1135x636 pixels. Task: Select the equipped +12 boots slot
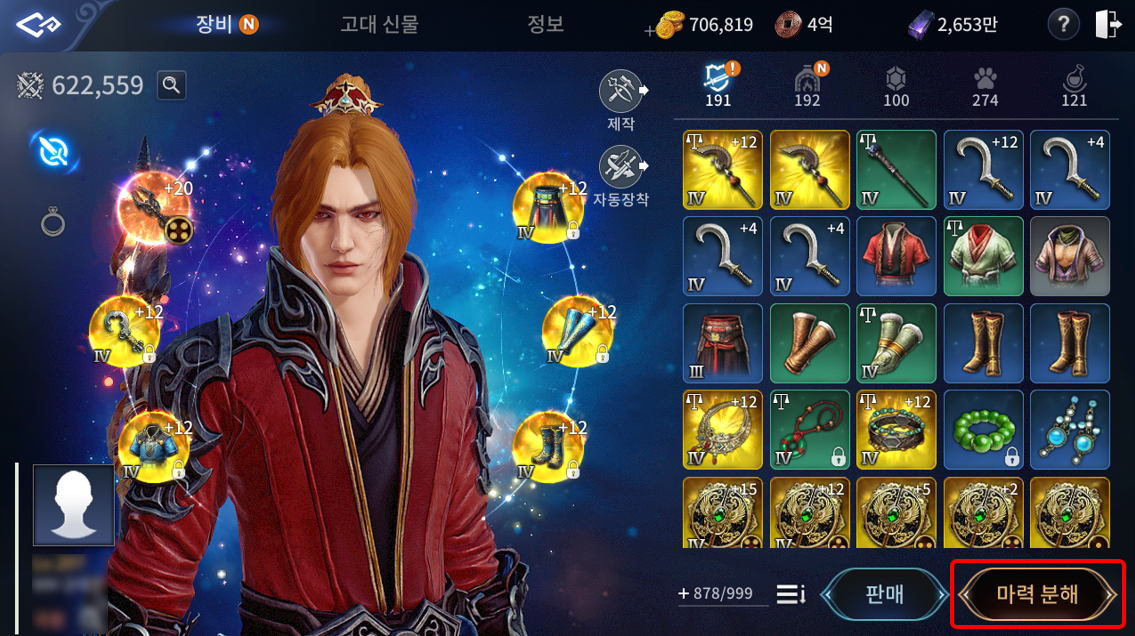pyautogui.click(x=549, y=447)
